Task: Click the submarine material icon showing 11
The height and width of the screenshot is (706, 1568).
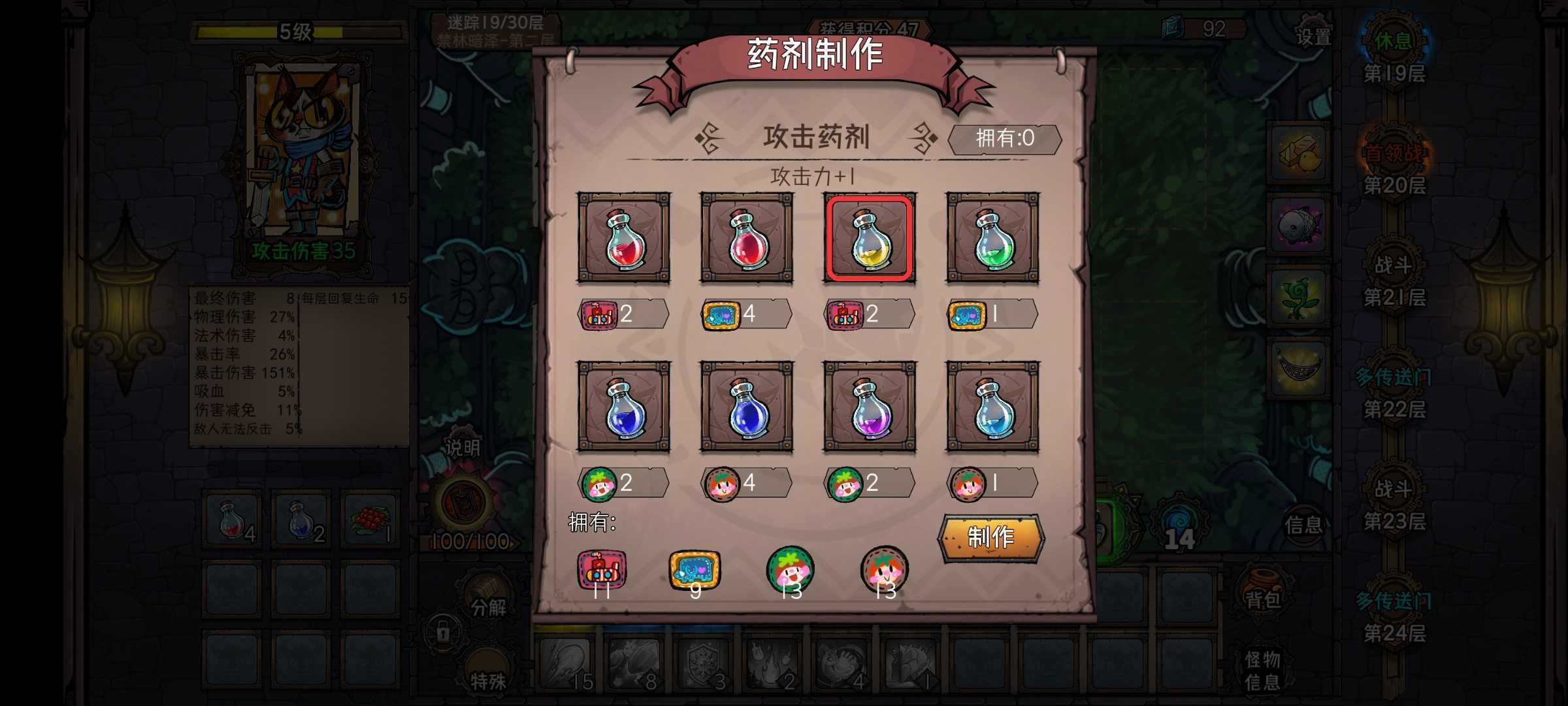Action: click(601, 570)
